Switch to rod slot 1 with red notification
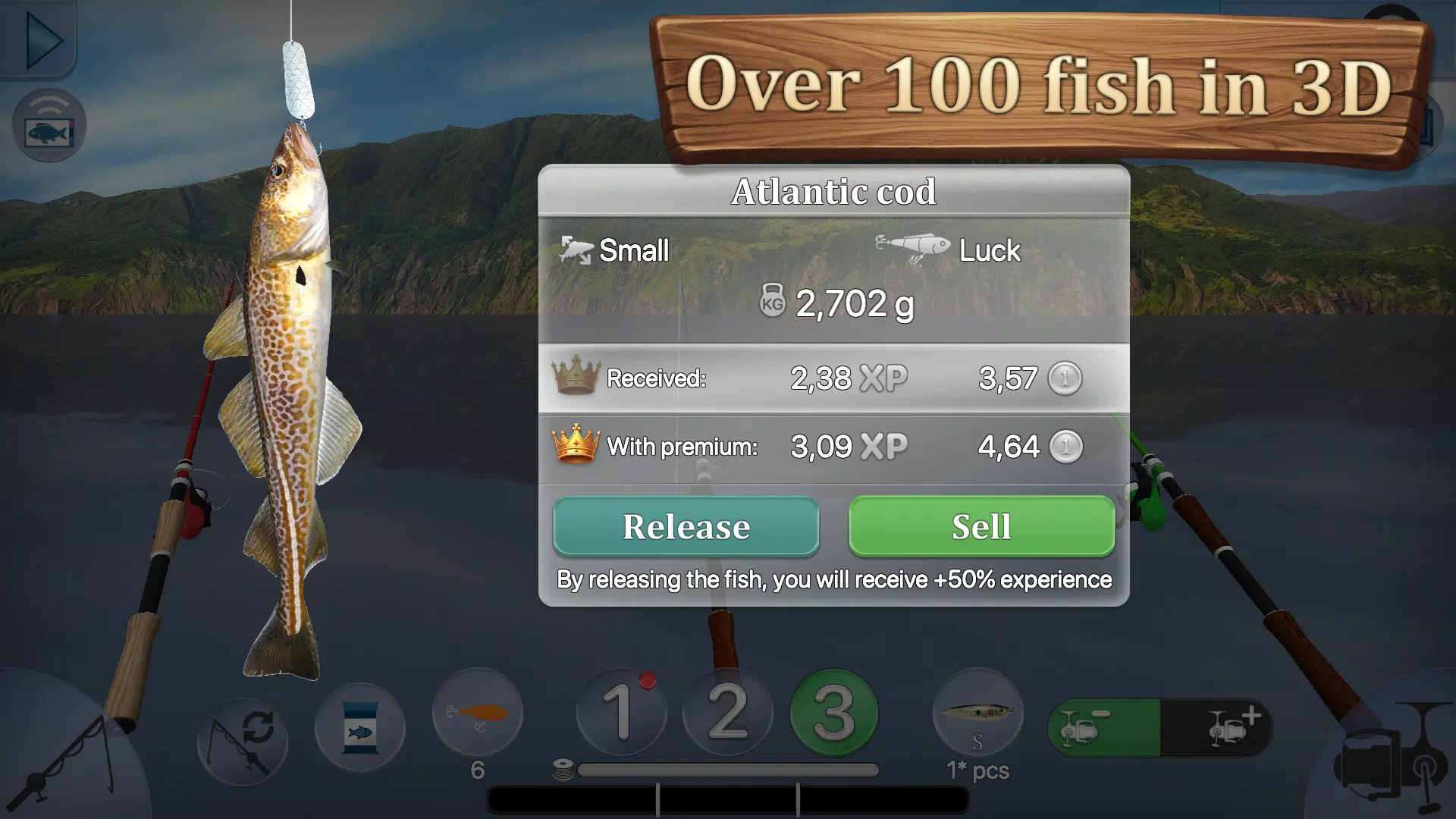 pos(622,713)
